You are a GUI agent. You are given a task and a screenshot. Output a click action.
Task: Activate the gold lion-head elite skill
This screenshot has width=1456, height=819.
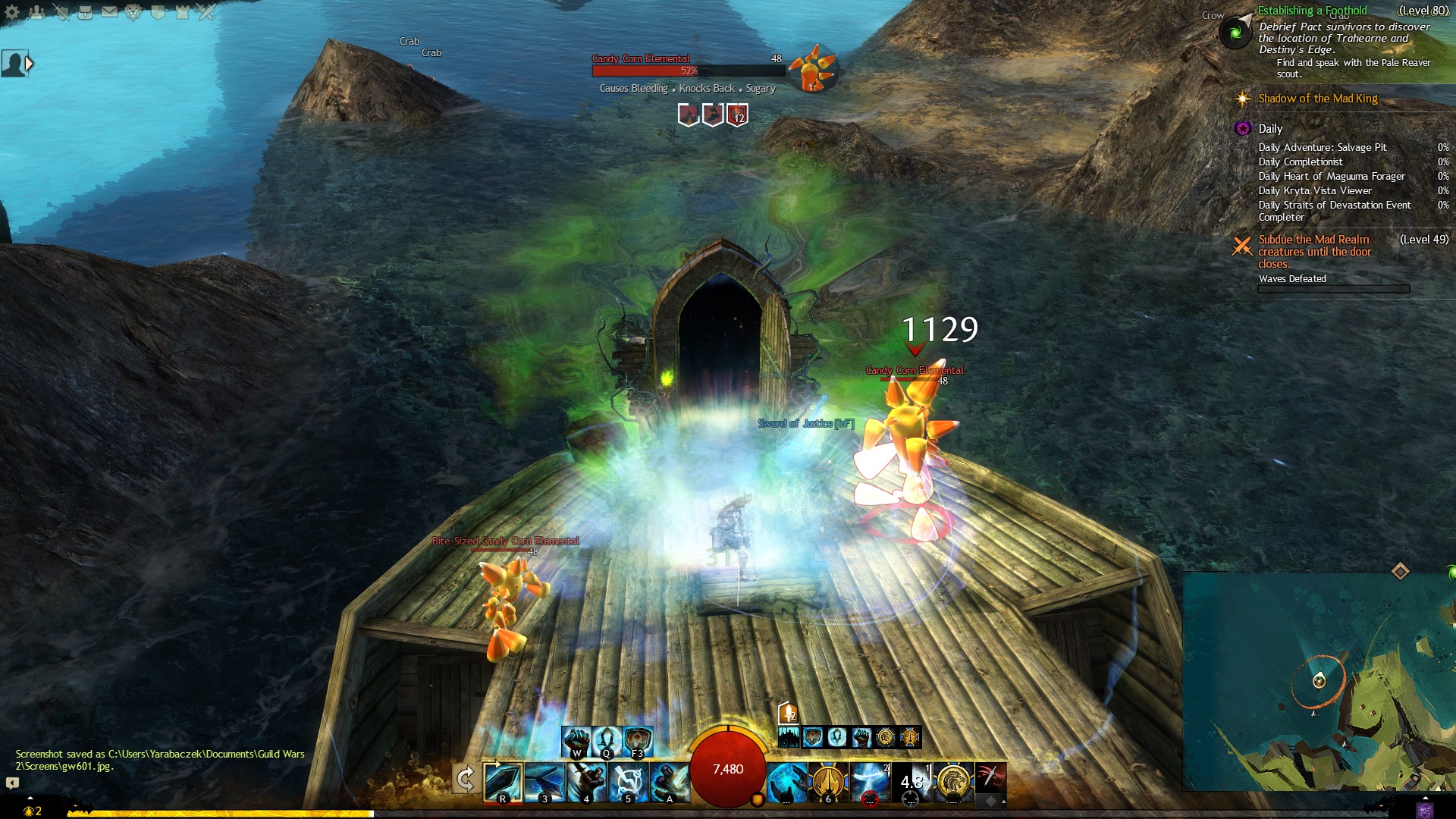point(952,782)
